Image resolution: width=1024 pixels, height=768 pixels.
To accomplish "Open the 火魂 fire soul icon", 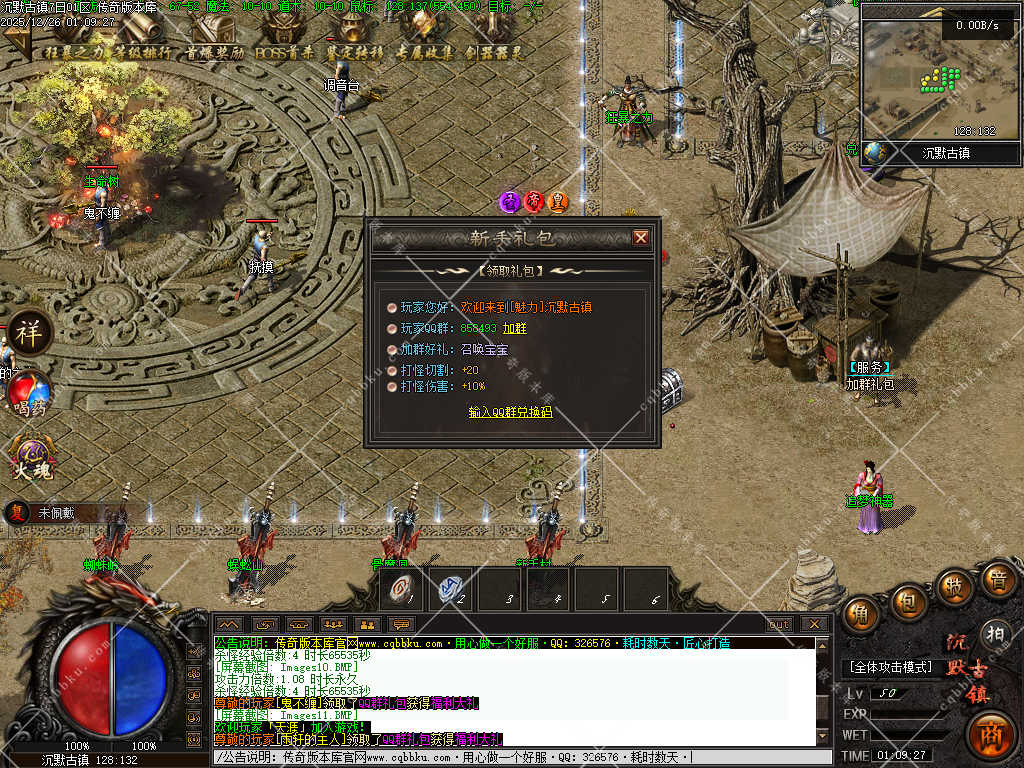I will (x=30, y=457).
